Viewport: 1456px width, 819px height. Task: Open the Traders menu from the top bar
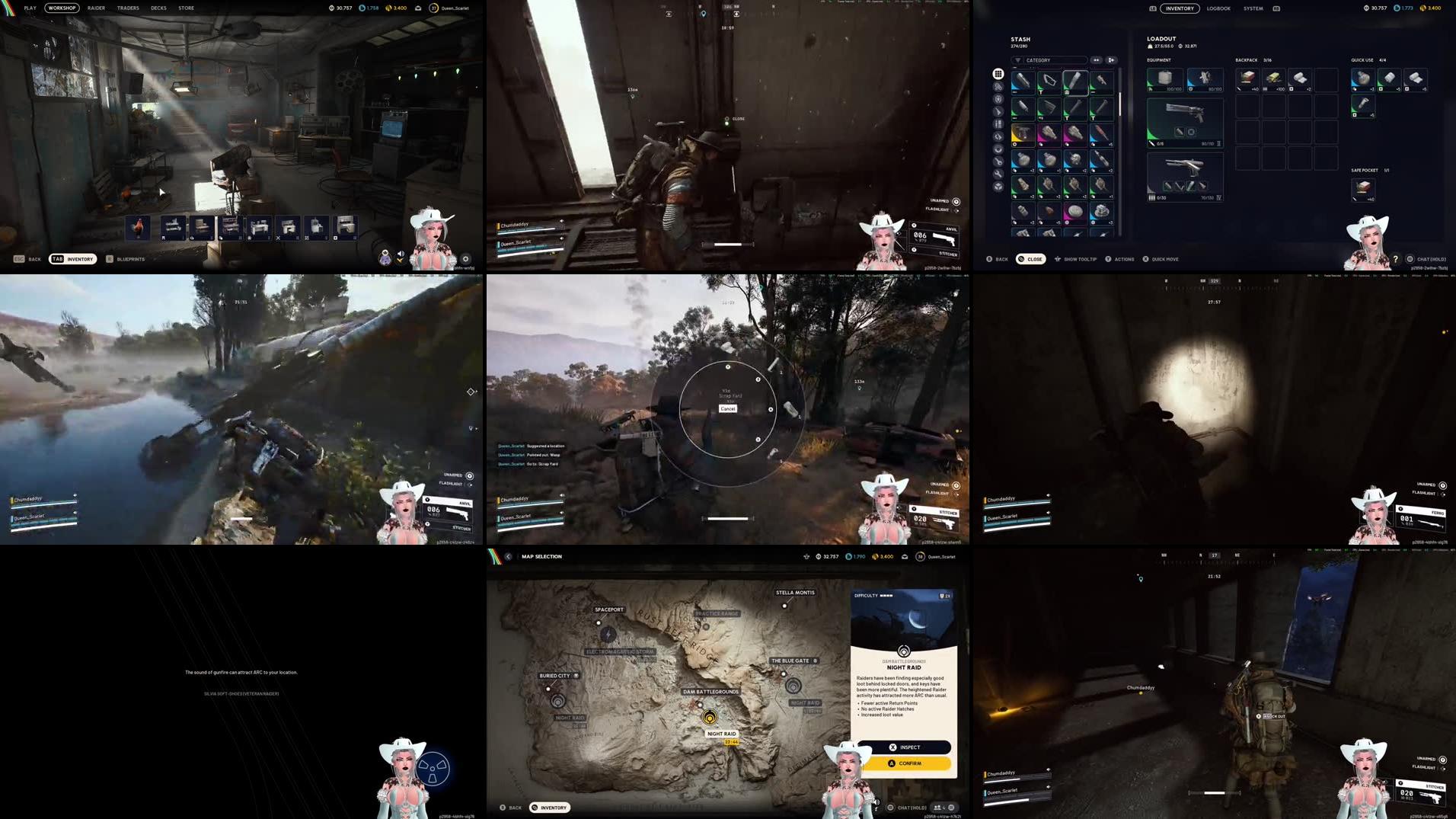(127, 8)
